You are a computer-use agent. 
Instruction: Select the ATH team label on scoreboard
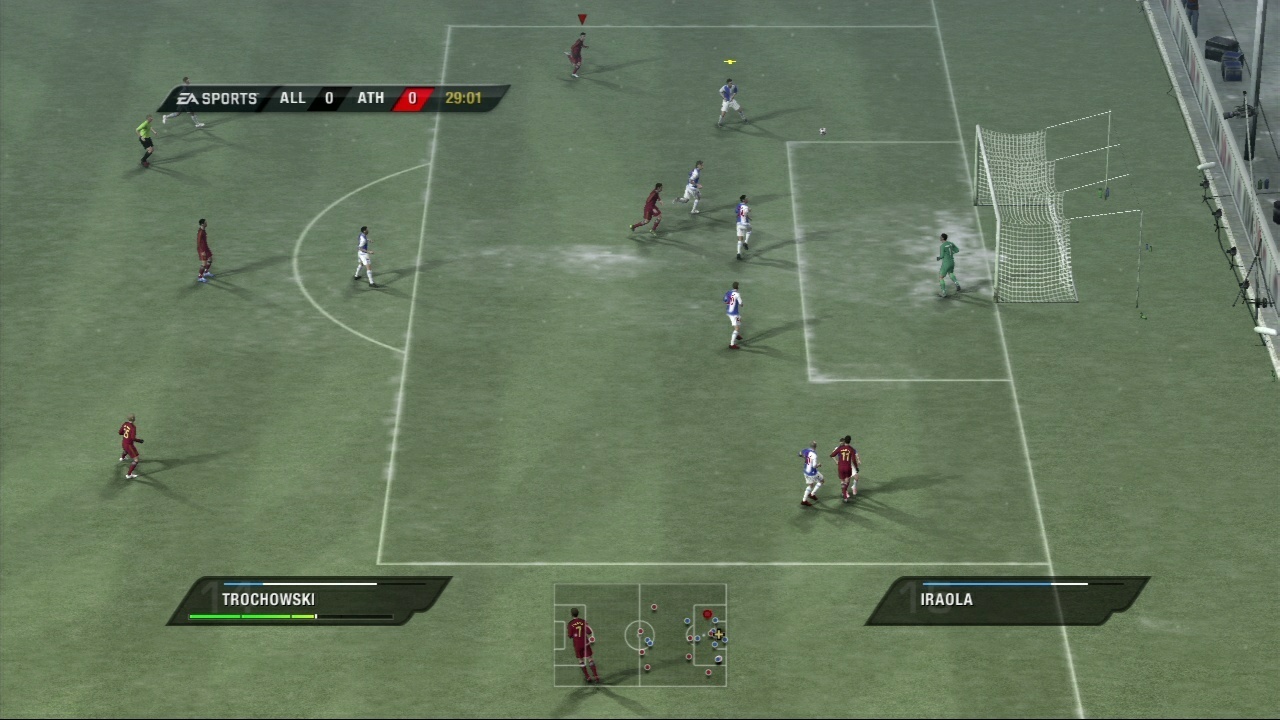click(371, 98)
